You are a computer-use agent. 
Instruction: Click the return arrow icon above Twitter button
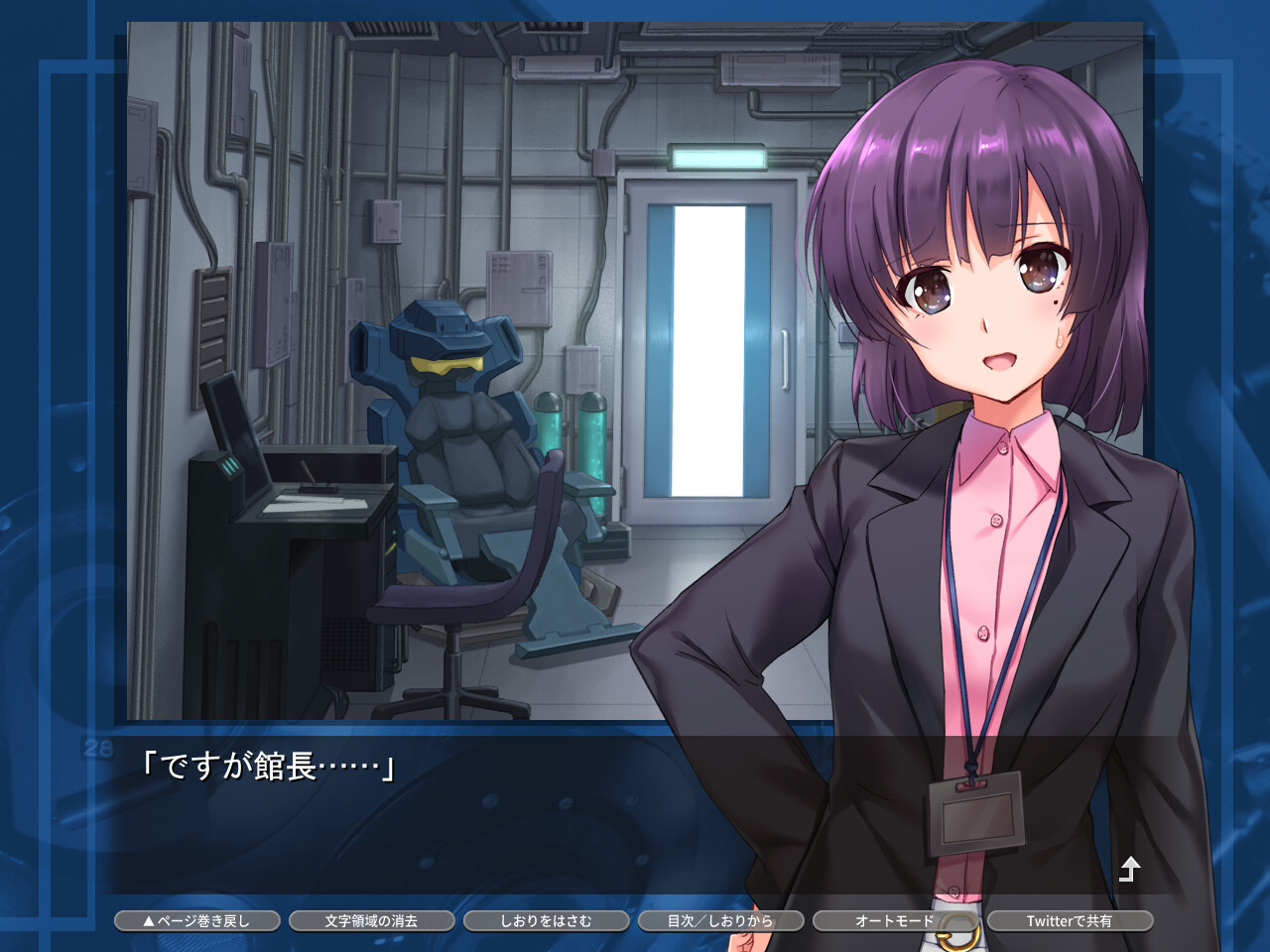coord(1131,868)
